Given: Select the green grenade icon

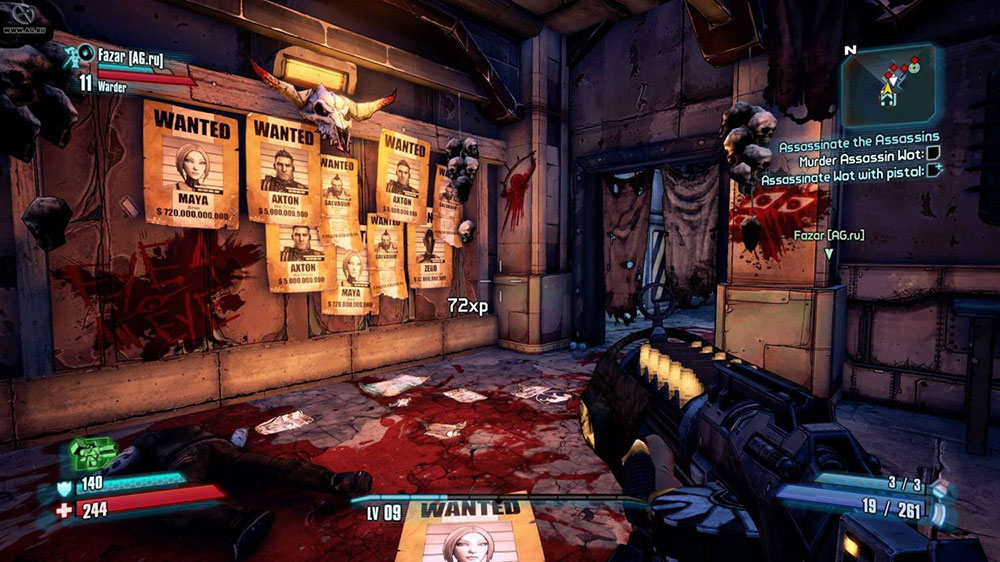Looking at the screenshot, I should pos(92,455).
